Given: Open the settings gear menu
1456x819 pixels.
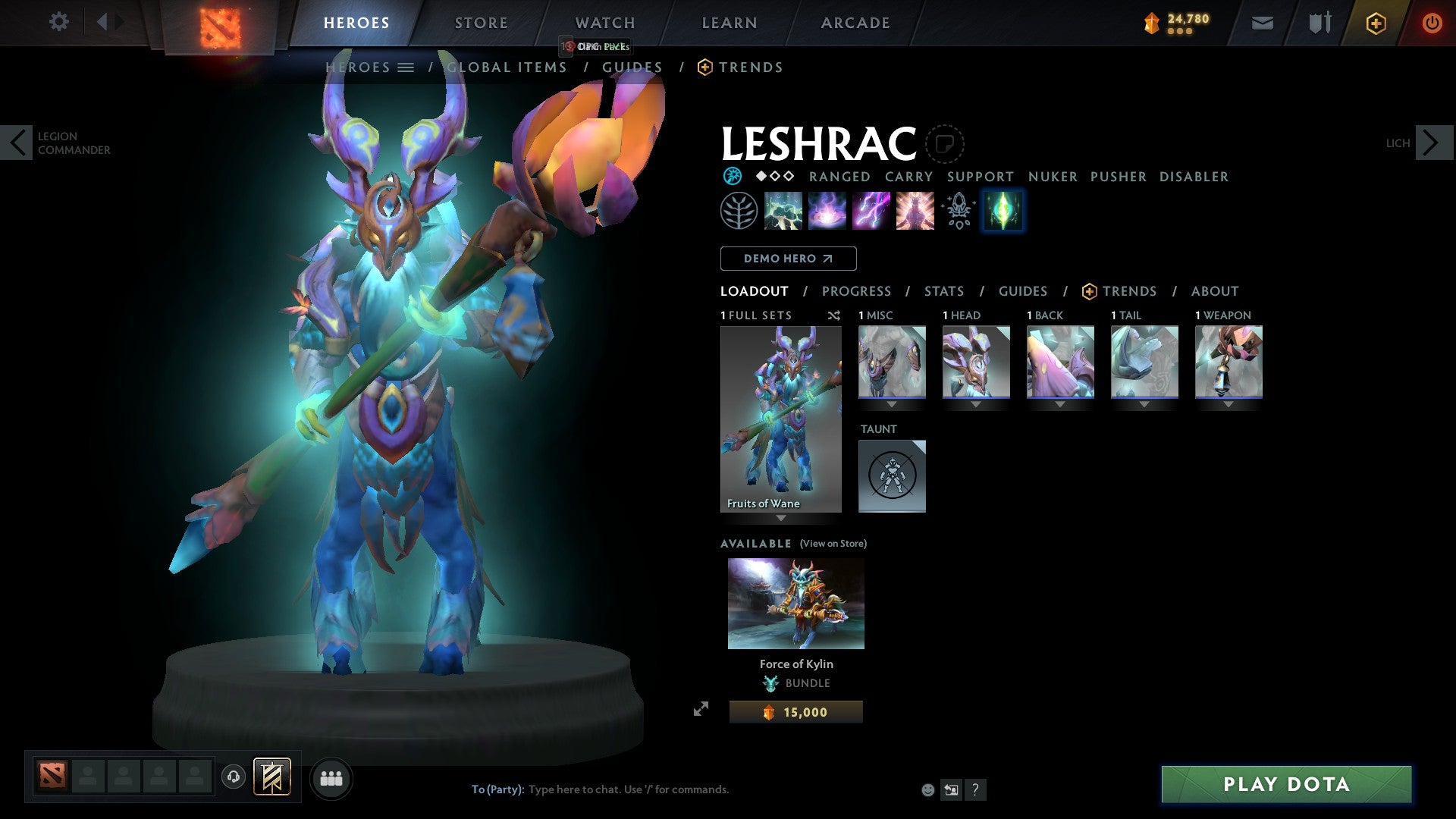Looking at the screenshot, I should (x=58, y=22).
